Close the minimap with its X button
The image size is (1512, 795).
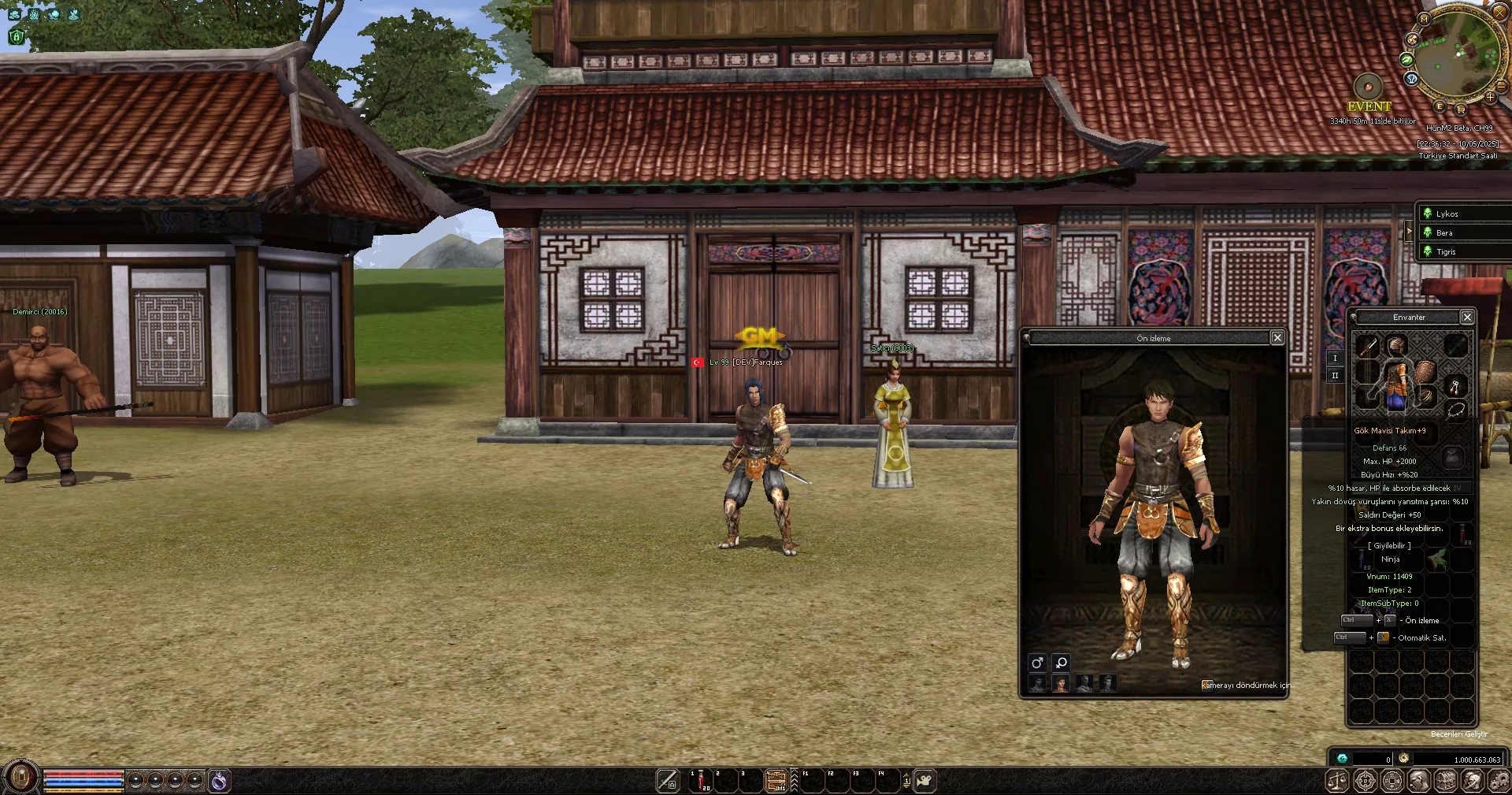coord(1499,13)
